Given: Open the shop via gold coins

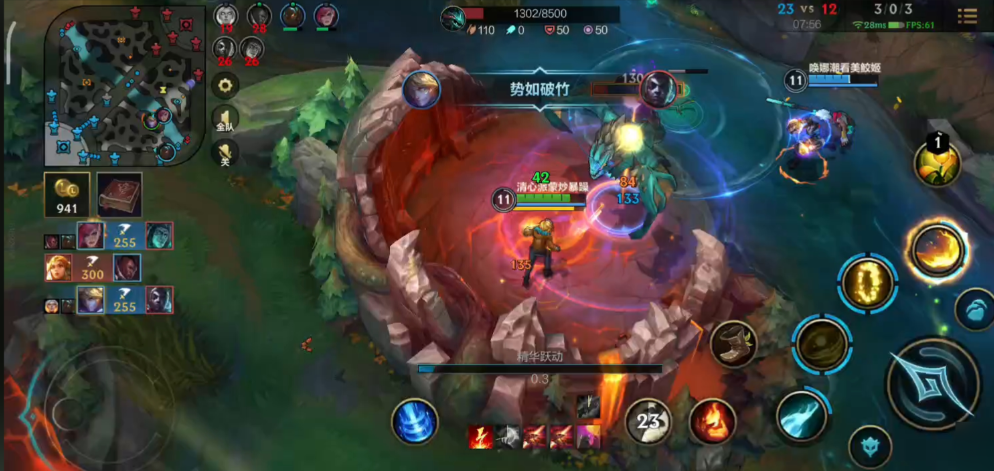Looking at the screenshot, I should coord(67,193).
